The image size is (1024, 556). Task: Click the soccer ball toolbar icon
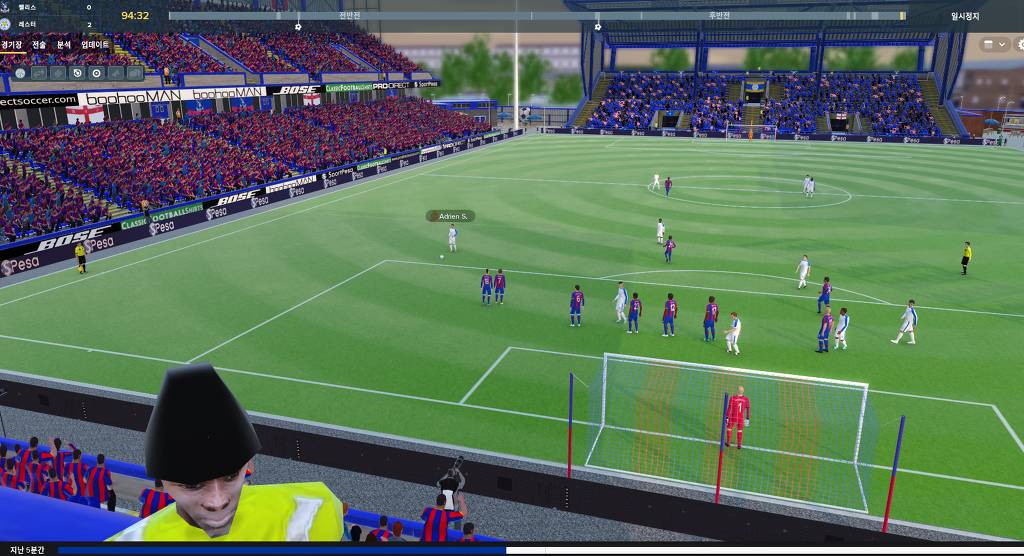[x=20, y=73]
